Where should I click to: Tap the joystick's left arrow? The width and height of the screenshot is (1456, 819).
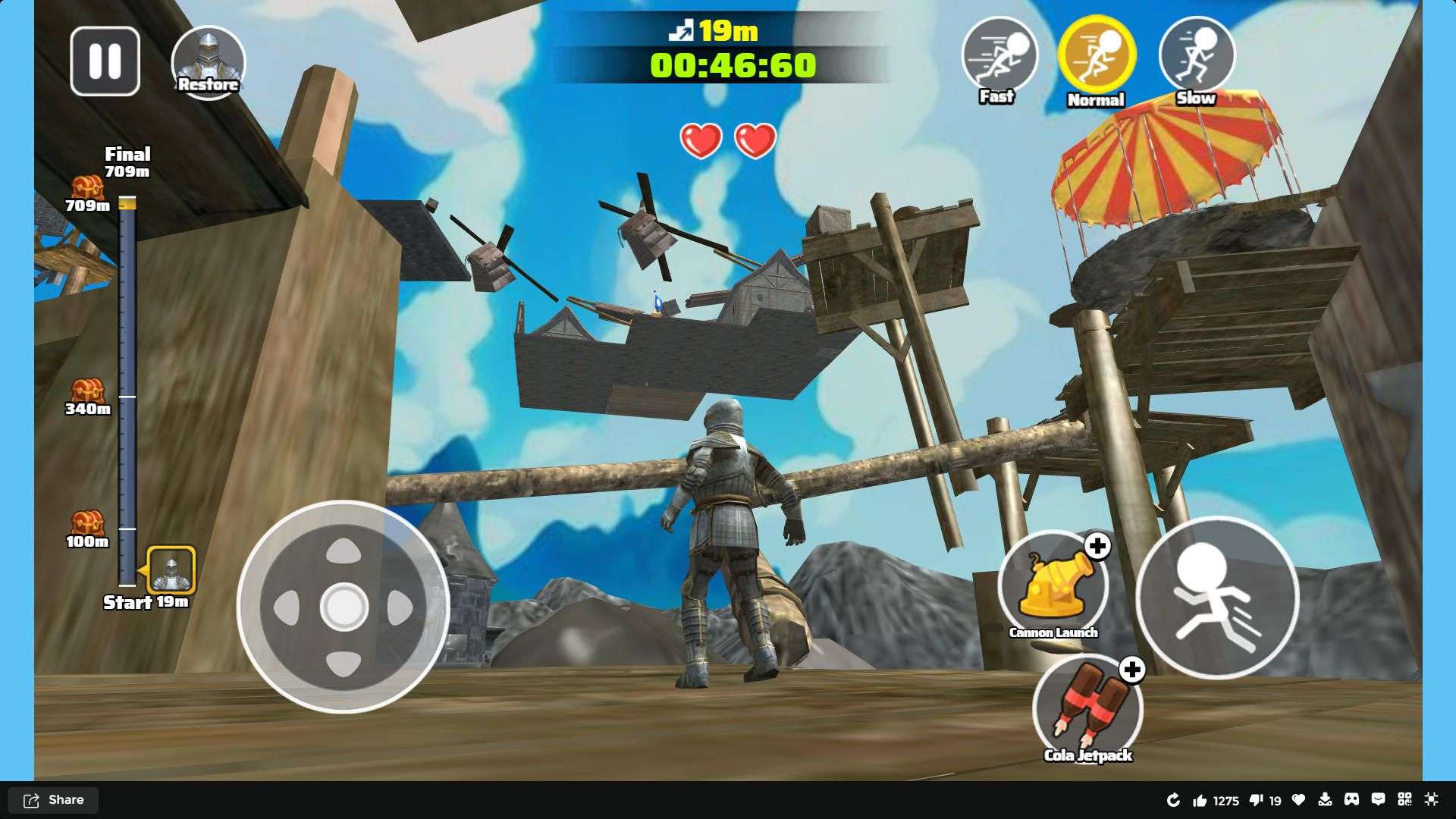tap(287, 607)
